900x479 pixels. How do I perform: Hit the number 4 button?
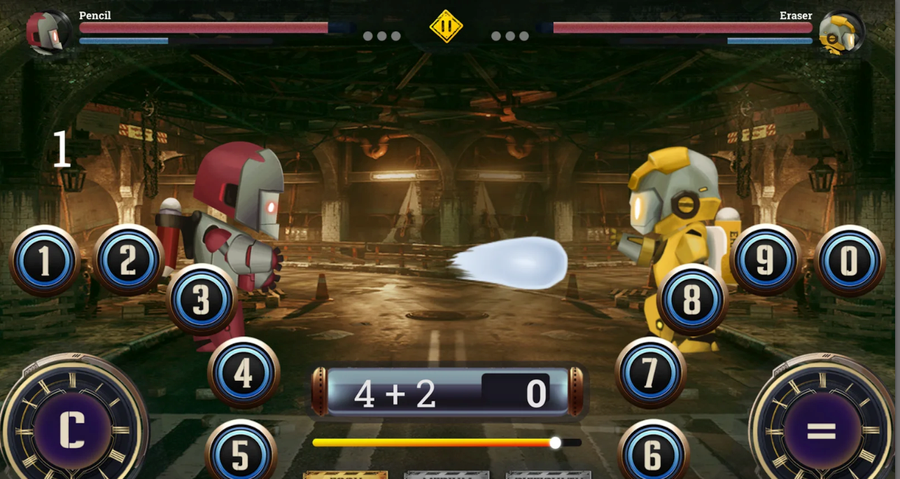[x=244, y=372]
